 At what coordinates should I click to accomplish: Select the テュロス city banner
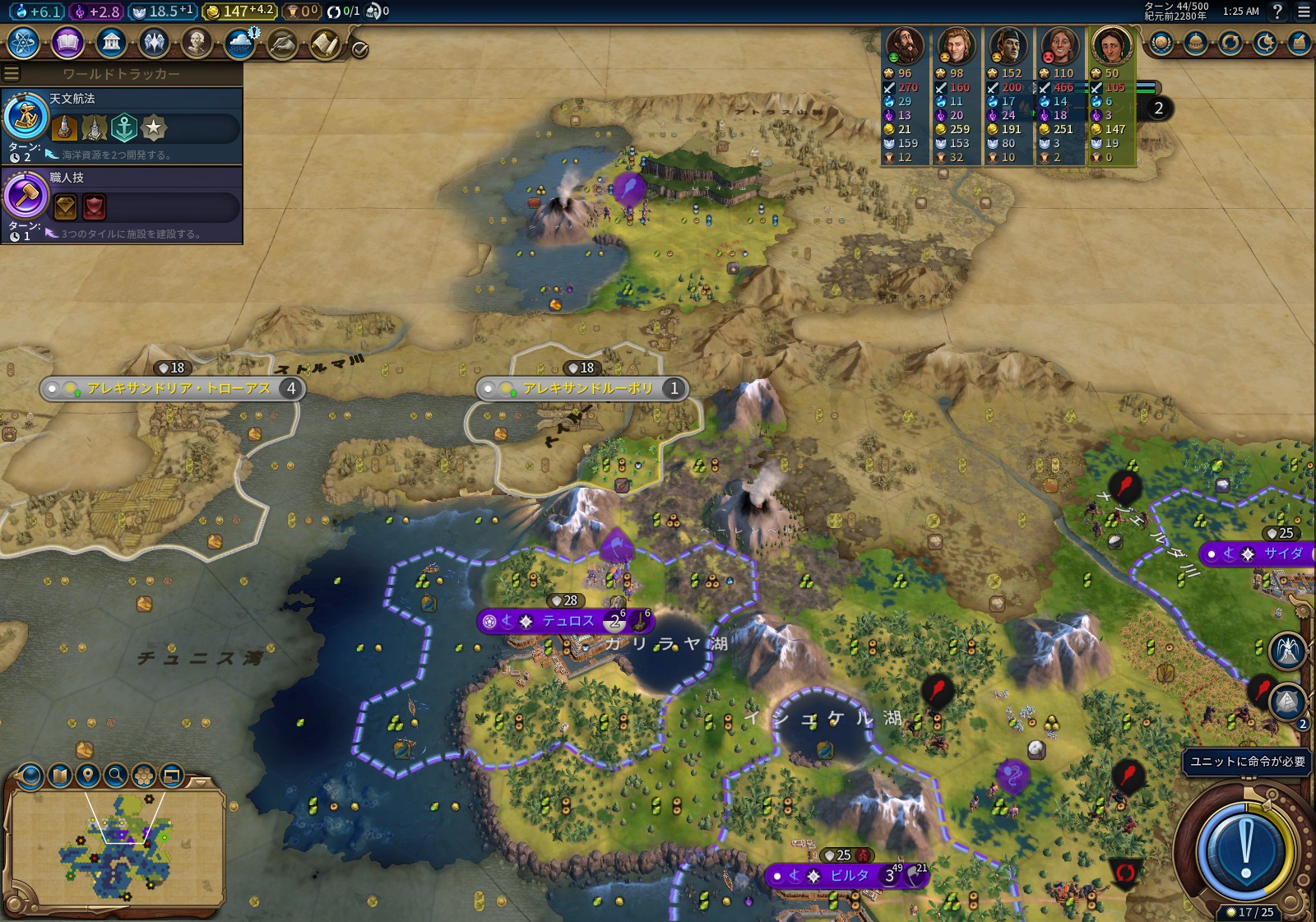point(567,622)
